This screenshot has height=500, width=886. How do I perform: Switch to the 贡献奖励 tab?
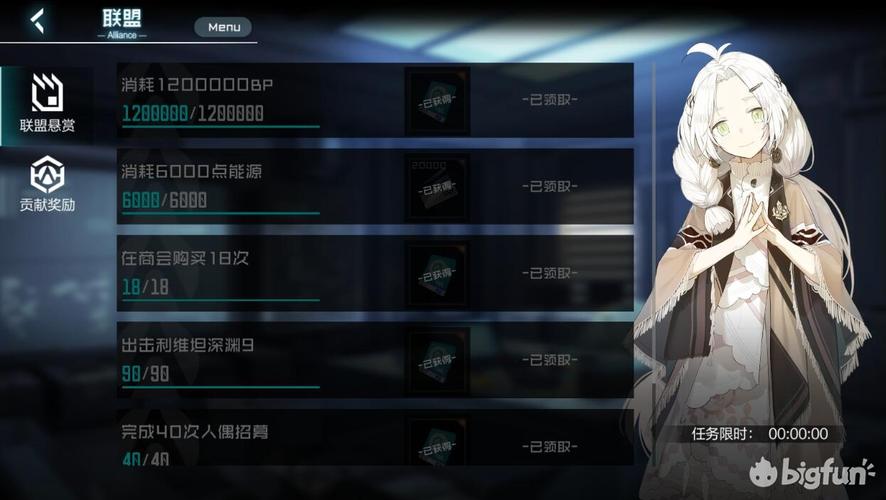[47, 186]
